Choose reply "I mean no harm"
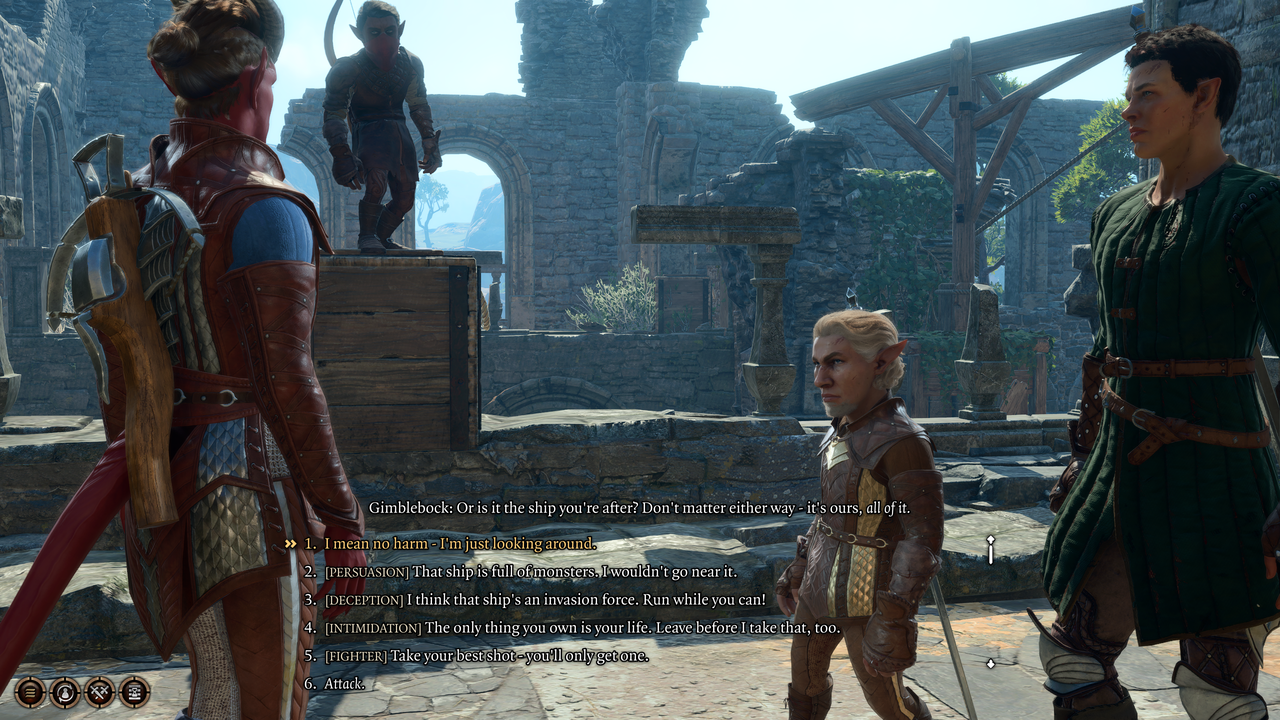Screen dimensions: 1280x720 459,544
